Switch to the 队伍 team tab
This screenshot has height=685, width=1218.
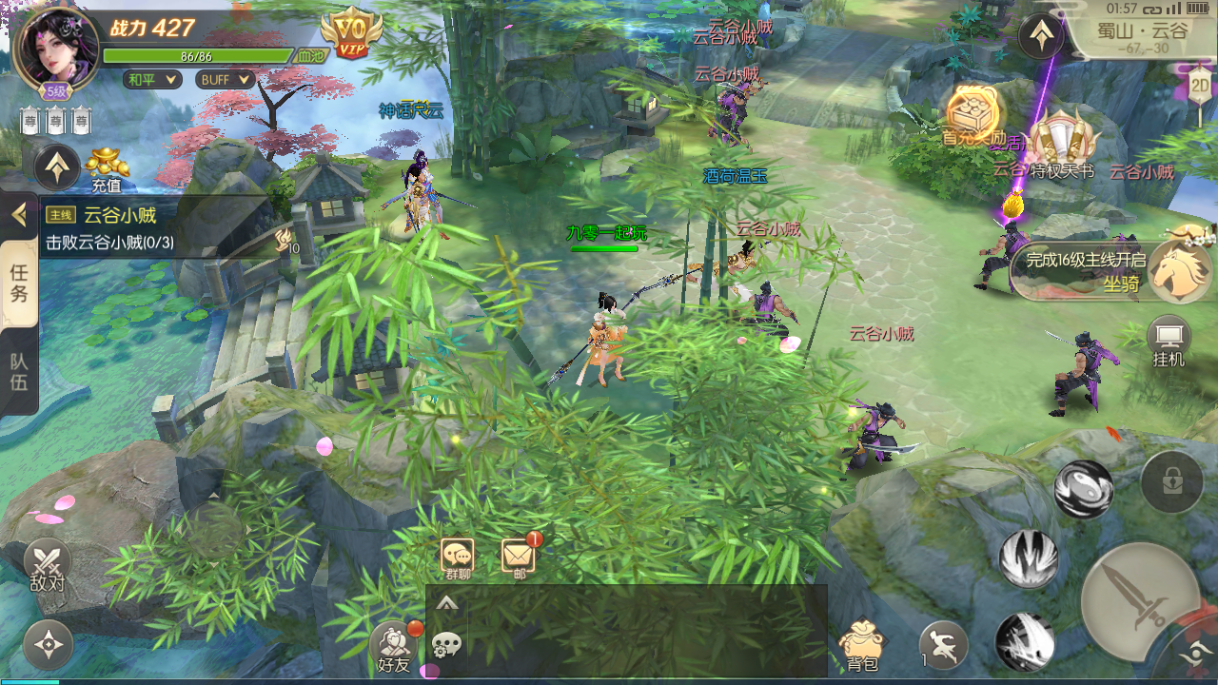(x=19, y=373)
